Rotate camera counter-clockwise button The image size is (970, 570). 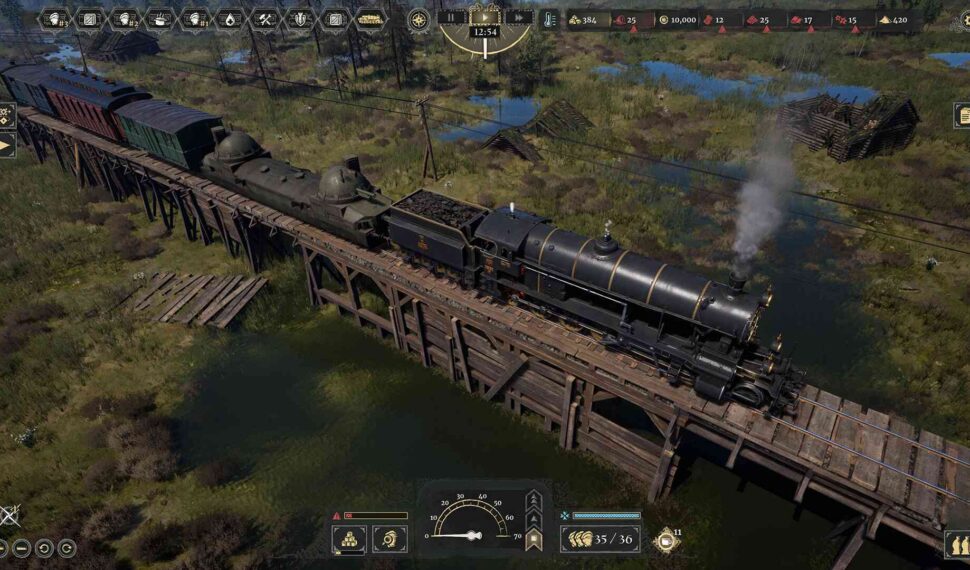(x=46, y=547)
